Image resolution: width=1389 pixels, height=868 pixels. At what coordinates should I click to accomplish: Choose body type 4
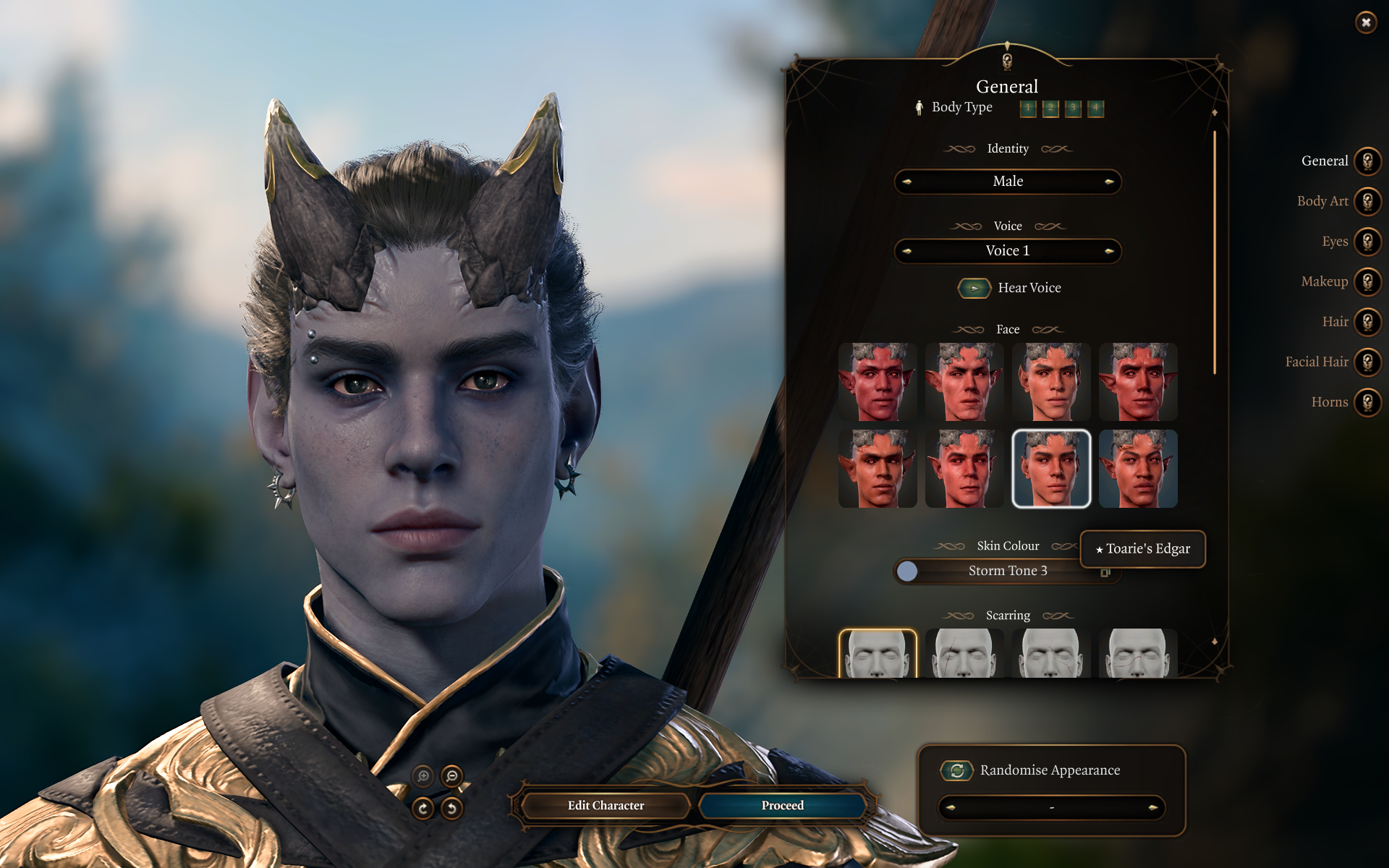(1095, 109)
